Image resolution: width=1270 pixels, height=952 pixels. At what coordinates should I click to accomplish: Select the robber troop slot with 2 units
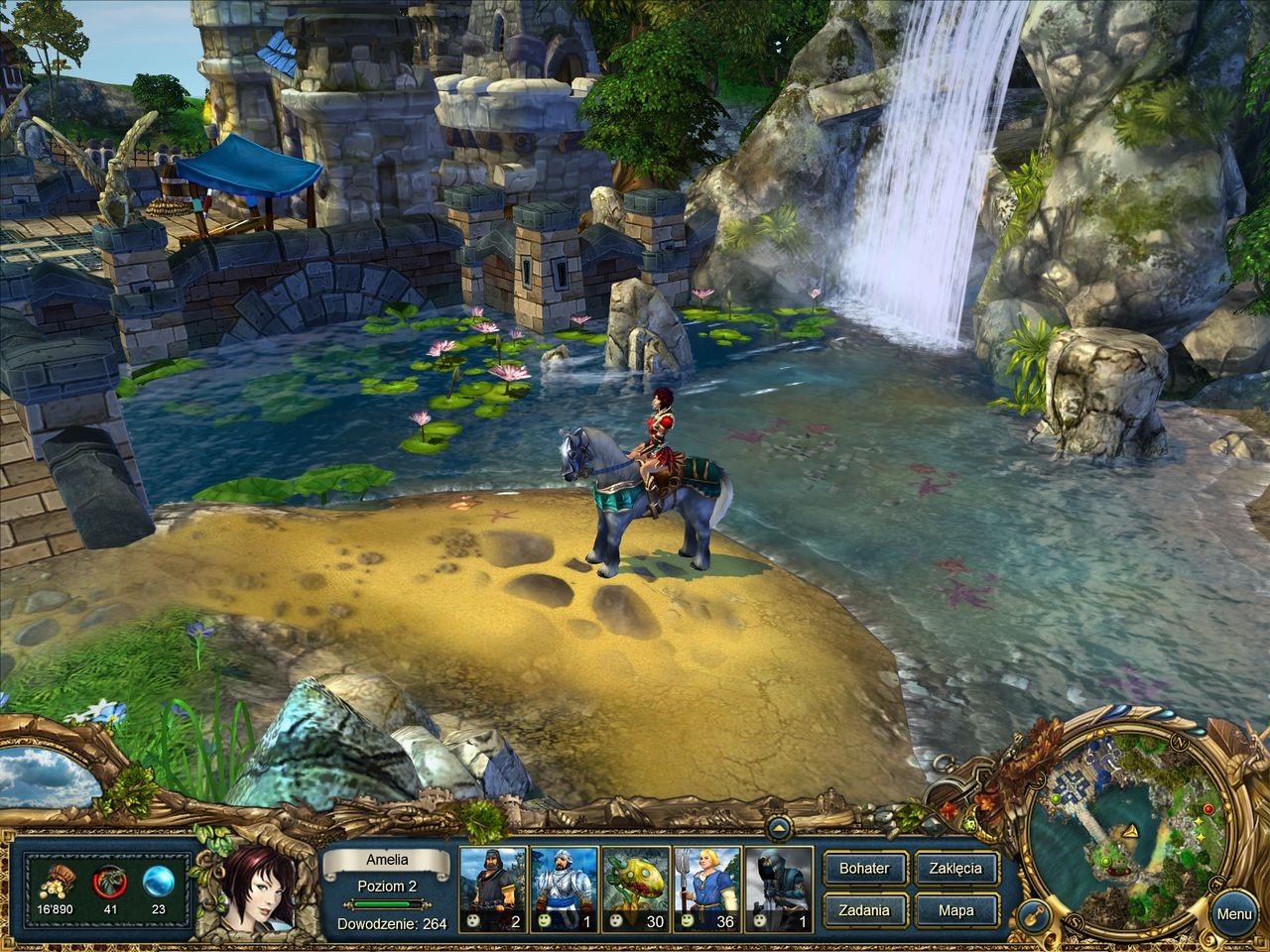492,890
